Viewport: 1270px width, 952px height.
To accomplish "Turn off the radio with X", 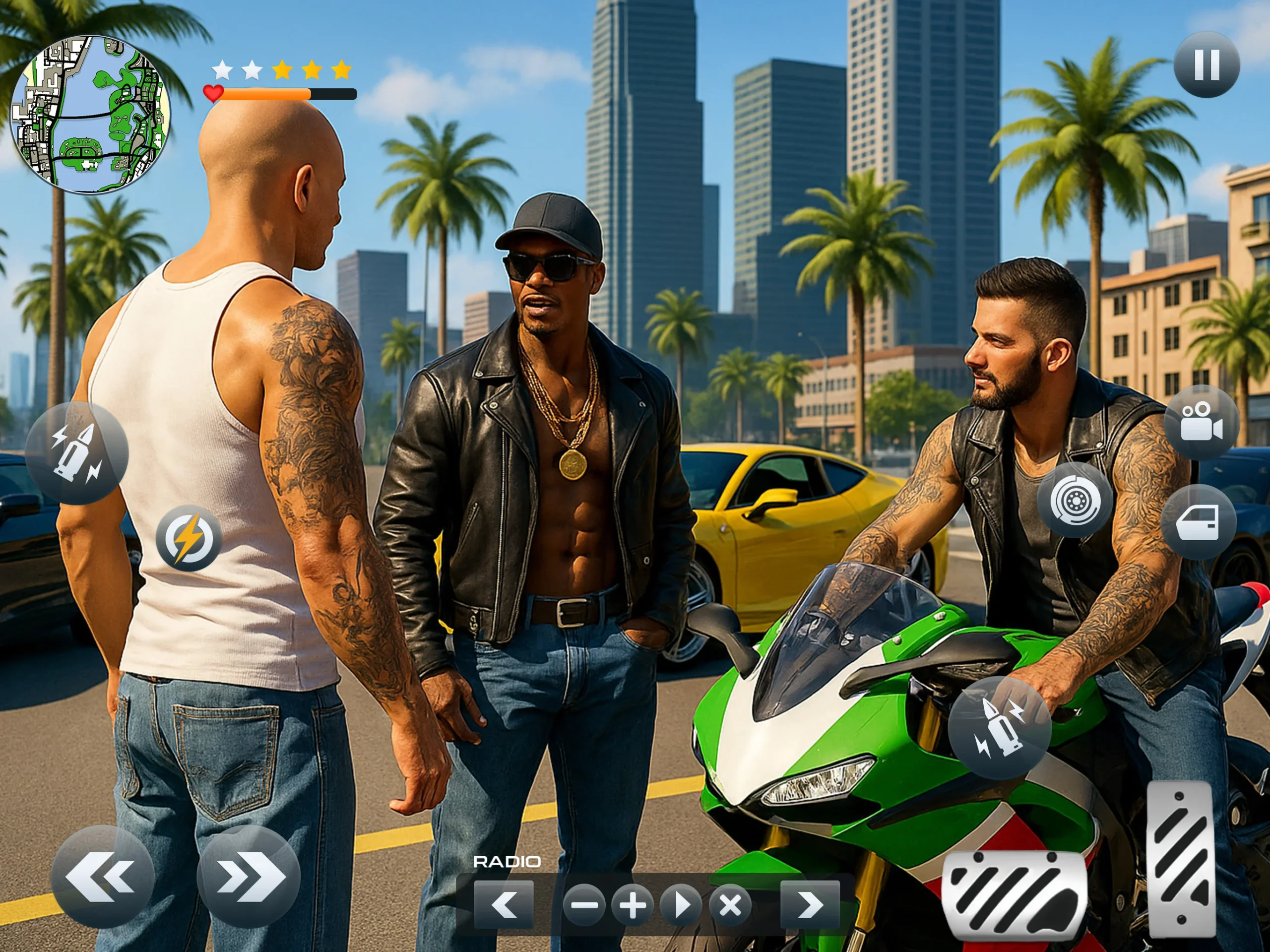I will [x=730, y=905].
